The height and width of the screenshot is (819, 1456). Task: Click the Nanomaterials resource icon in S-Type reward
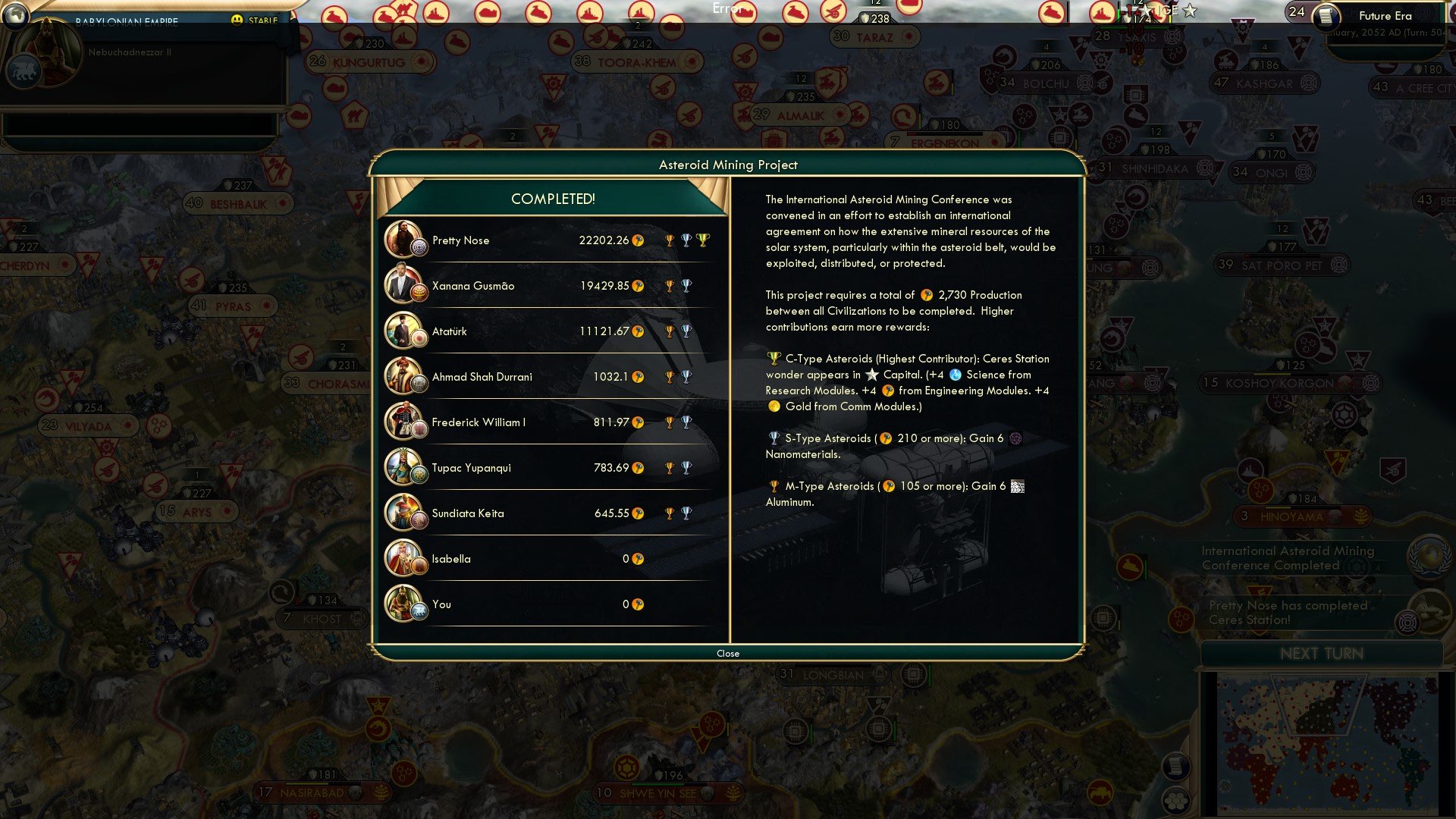coord(1016,438)
